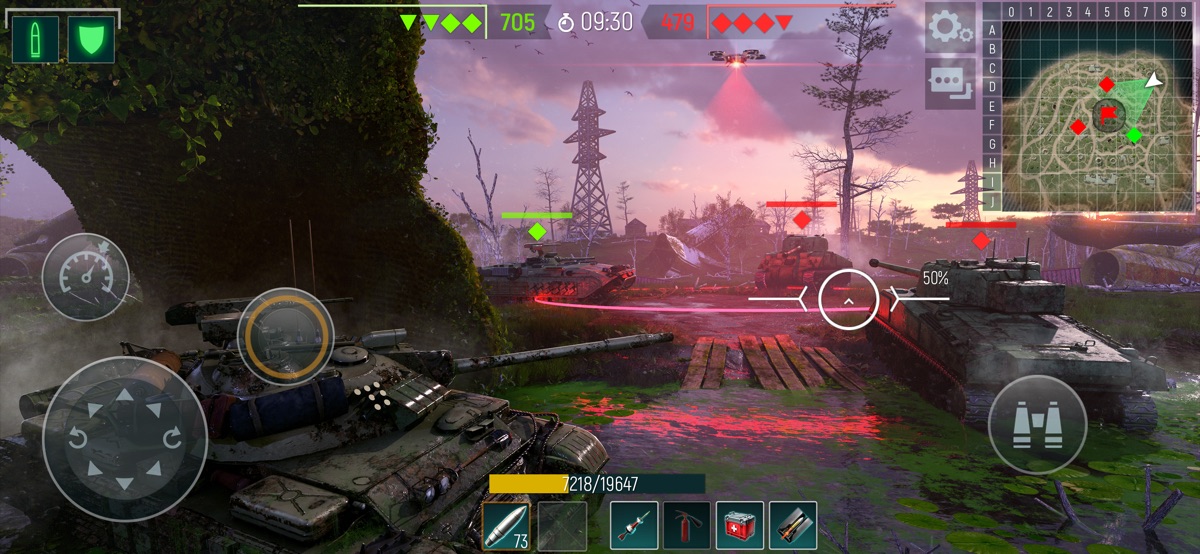Fire using the orange-ringed gun button
The width and height of the screenshot is (1200, 554).
click(285, 335)
